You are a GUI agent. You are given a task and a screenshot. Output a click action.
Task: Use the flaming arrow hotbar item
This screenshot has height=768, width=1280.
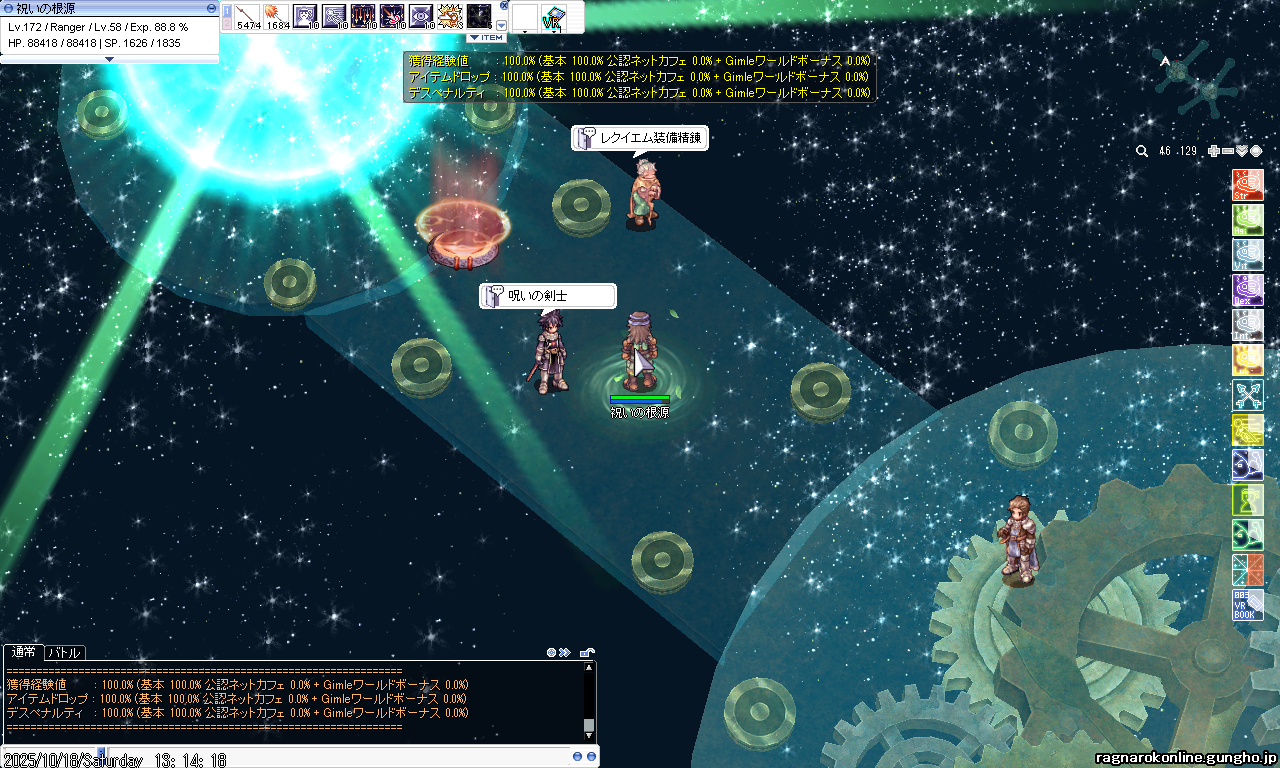[x=277, y=17]
